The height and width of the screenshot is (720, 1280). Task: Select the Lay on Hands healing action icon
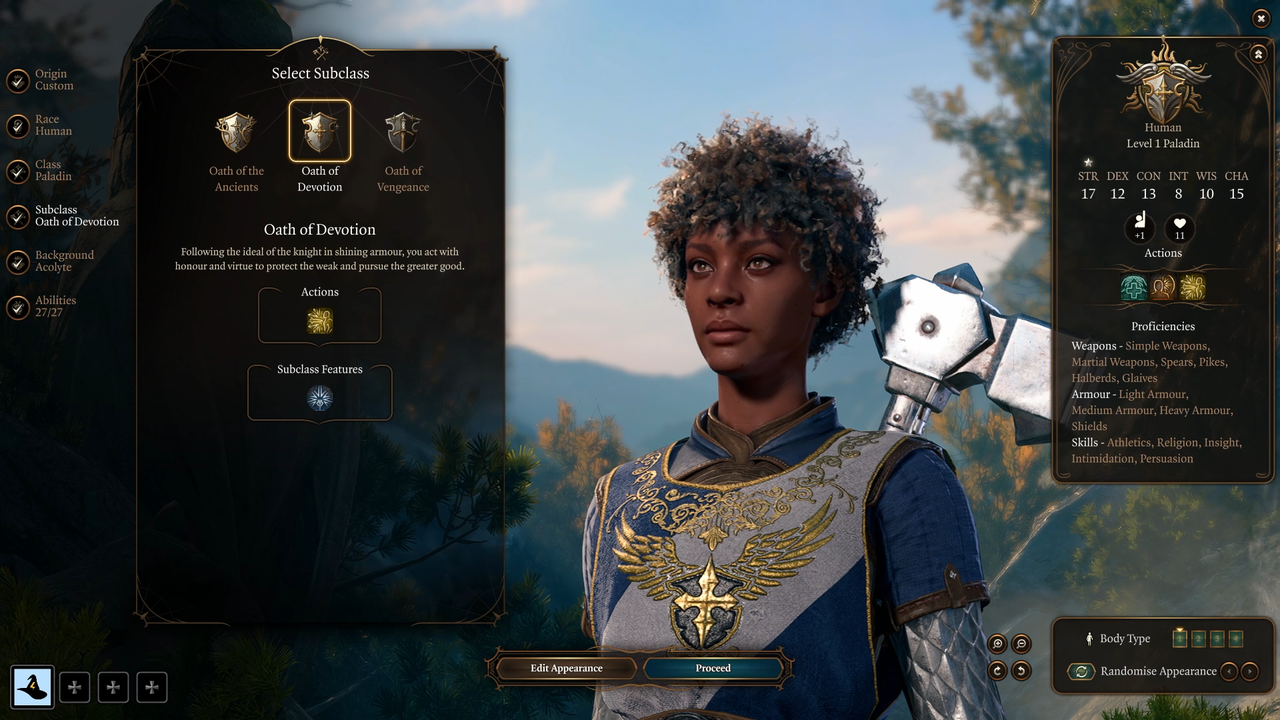click(1134, 287)
